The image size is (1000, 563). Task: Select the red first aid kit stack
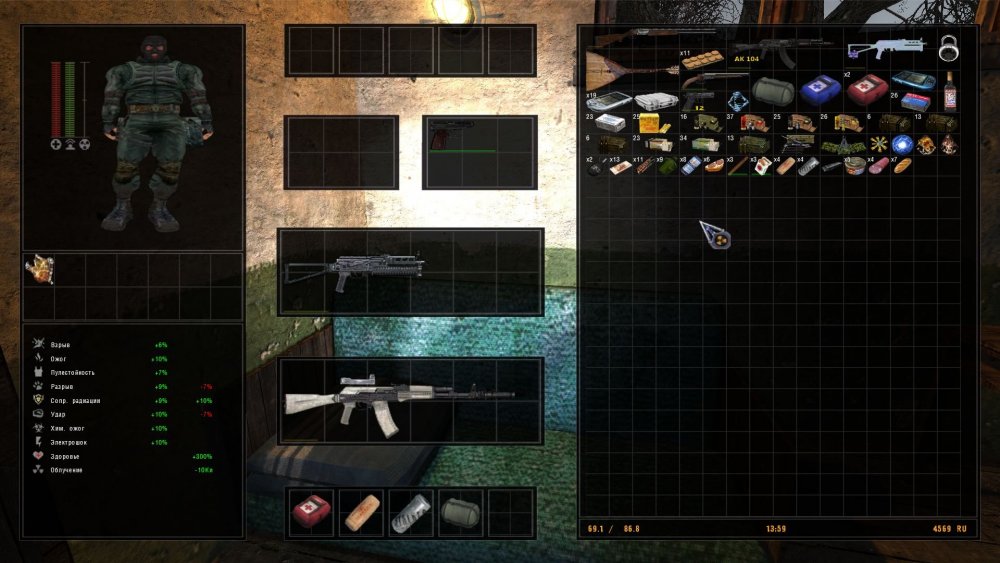click(866, 90)
